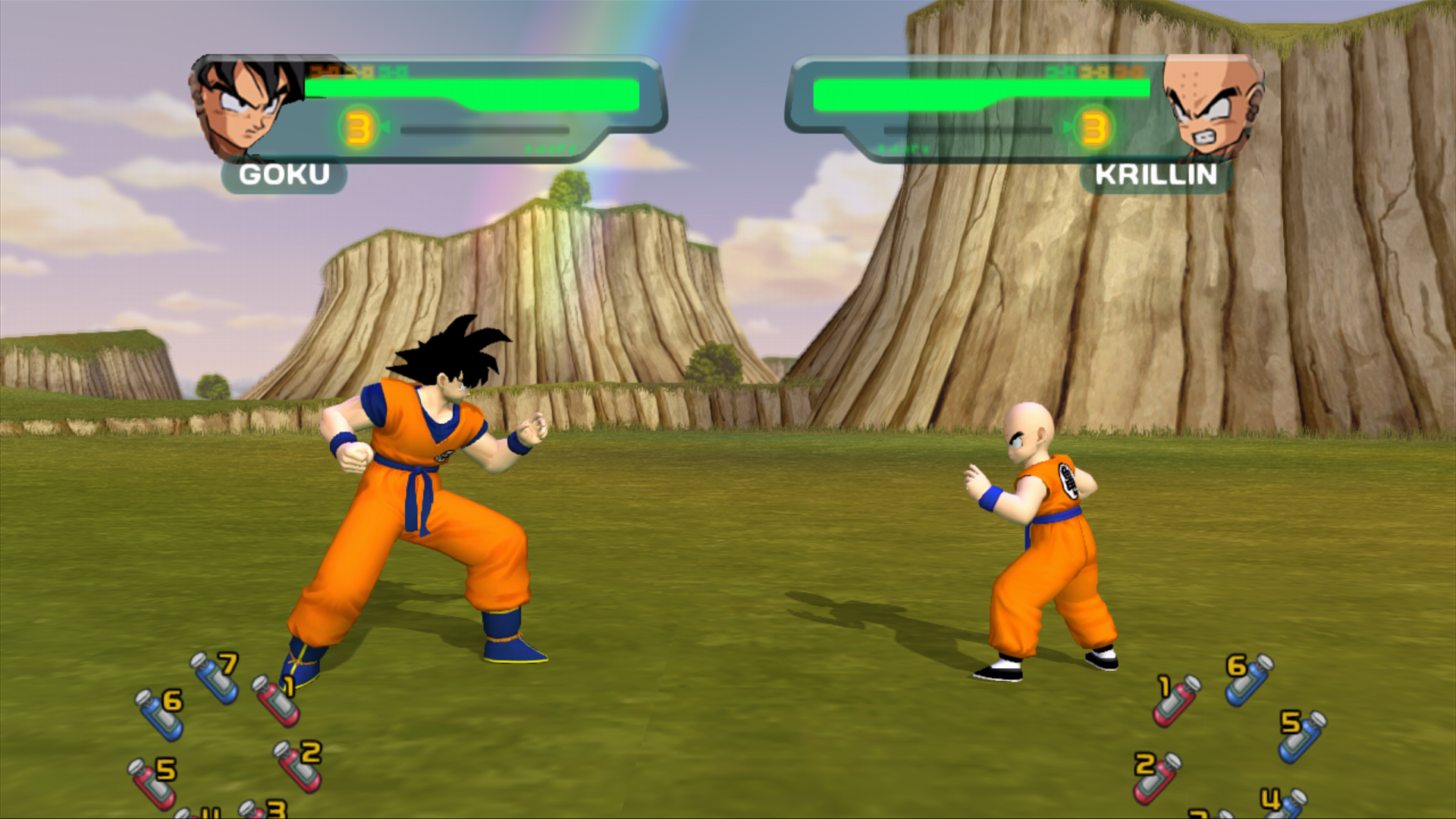Select Krillin's blue capsule 6 icon
The height and width of the screenshot is (819, 1456).
click(x=1250, y=682)
